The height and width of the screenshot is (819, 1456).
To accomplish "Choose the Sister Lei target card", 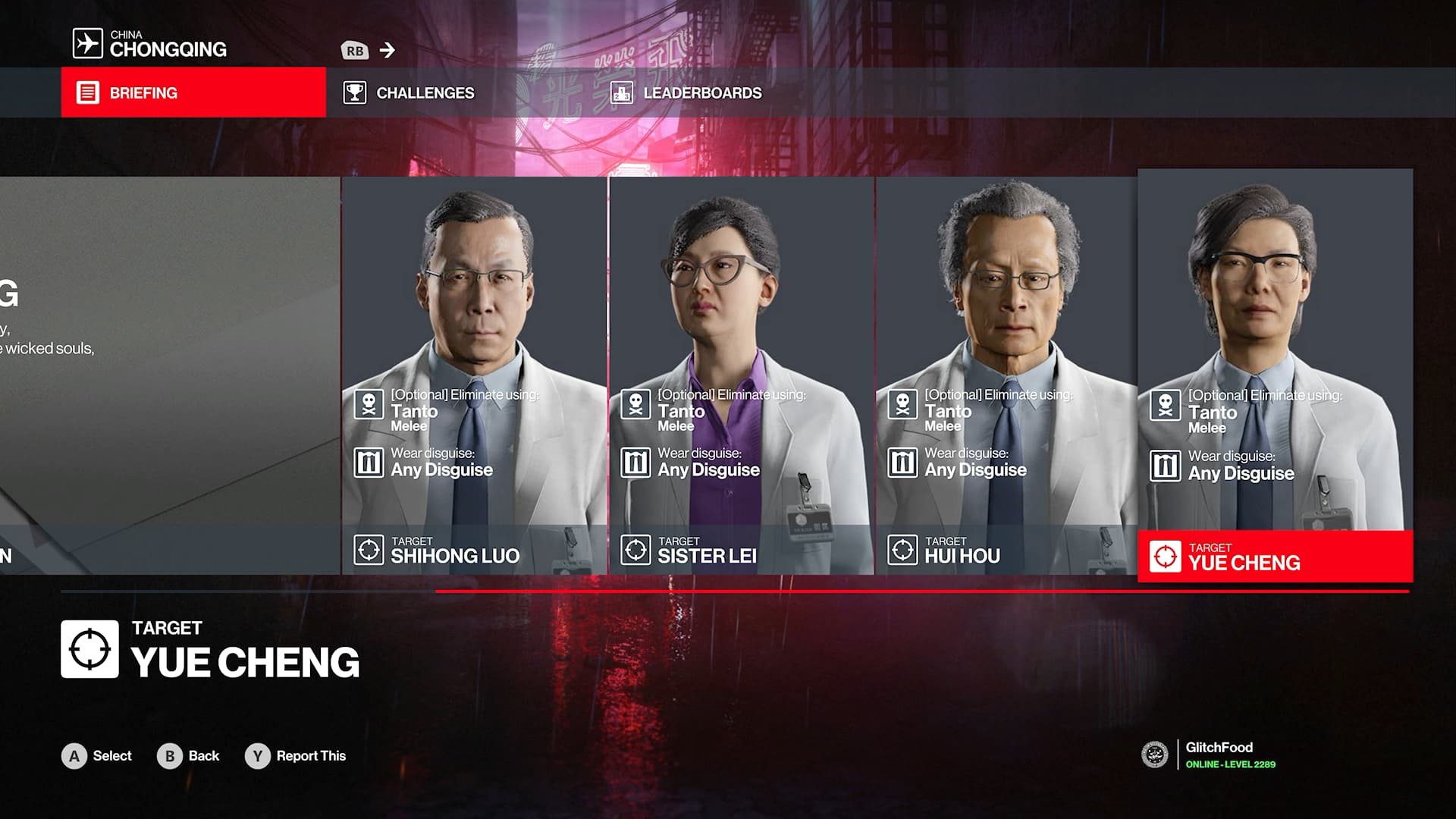I will [741, 375].
